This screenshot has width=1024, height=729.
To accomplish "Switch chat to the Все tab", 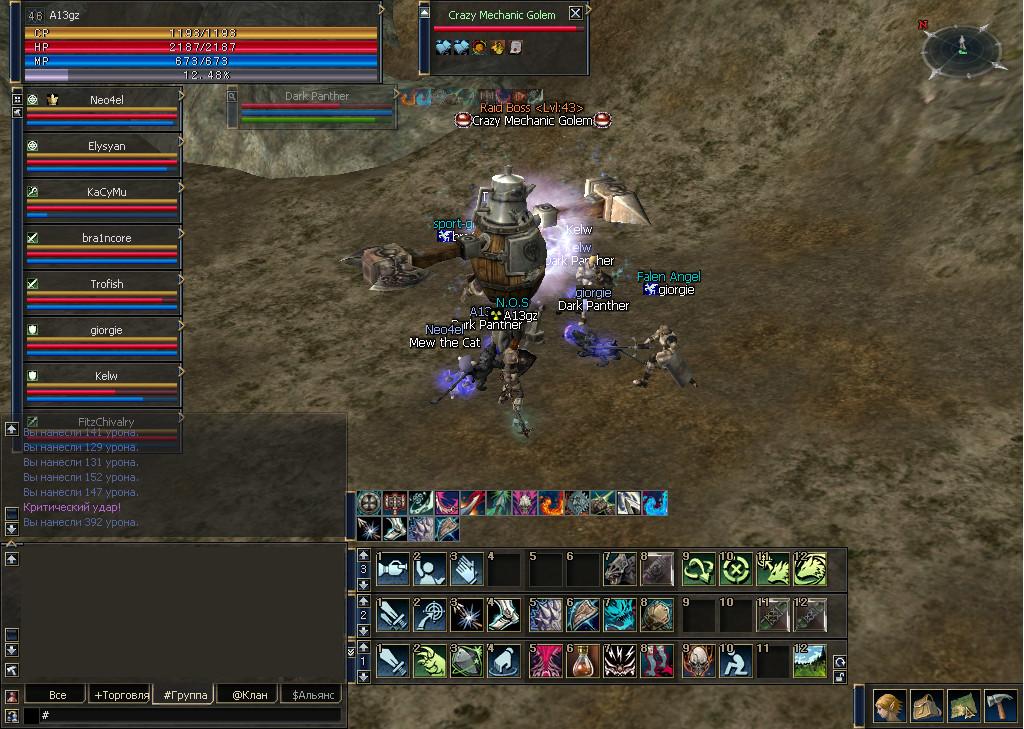I will [x=58, y=695].
